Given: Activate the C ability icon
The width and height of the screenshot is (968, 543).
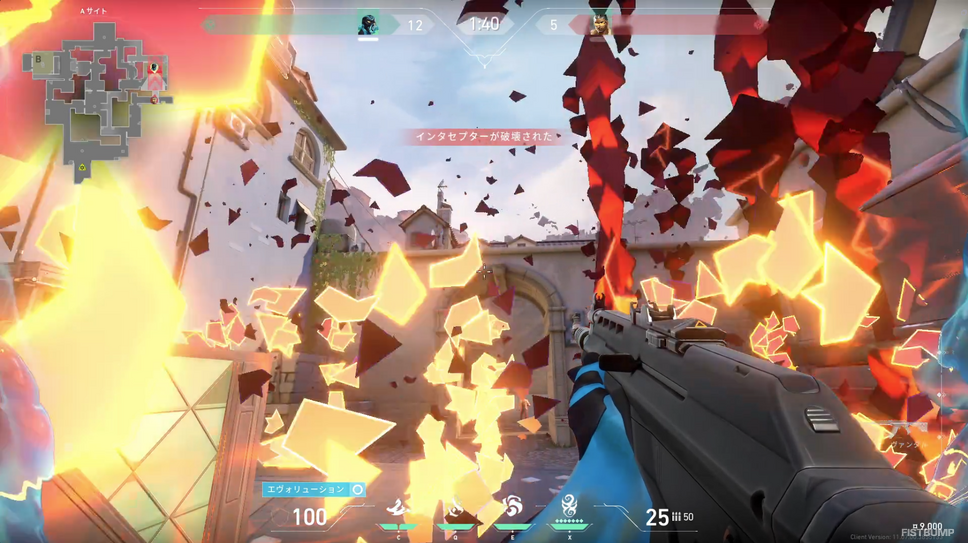Looking at the screenshot, I should click(398, 510).
